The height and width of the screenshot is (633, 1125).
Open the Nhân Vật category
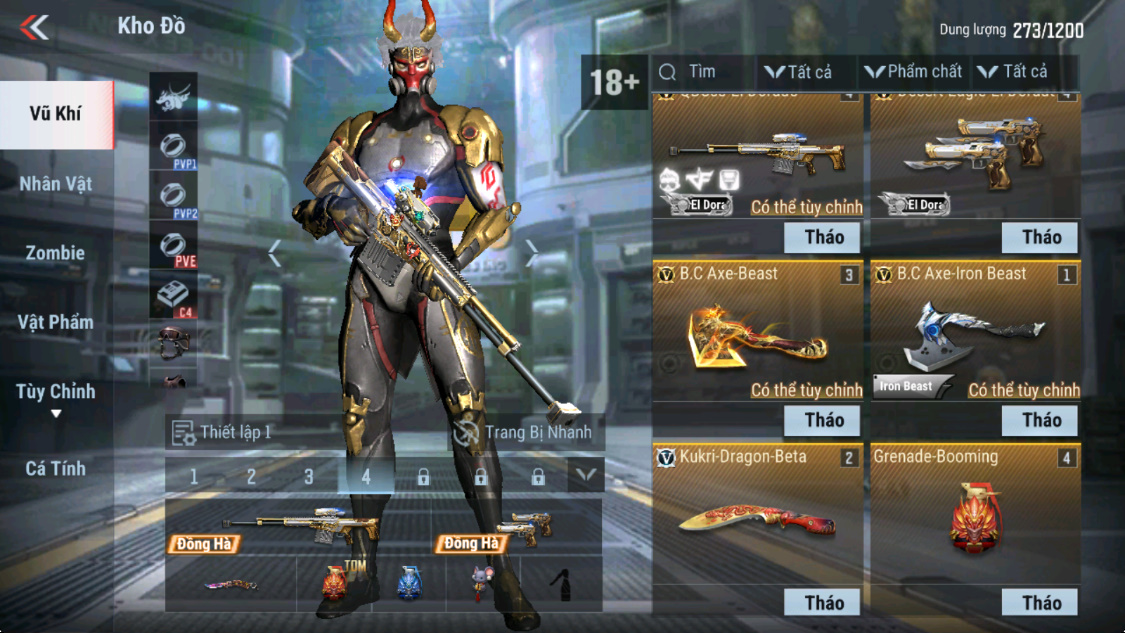tap(56, 184)
